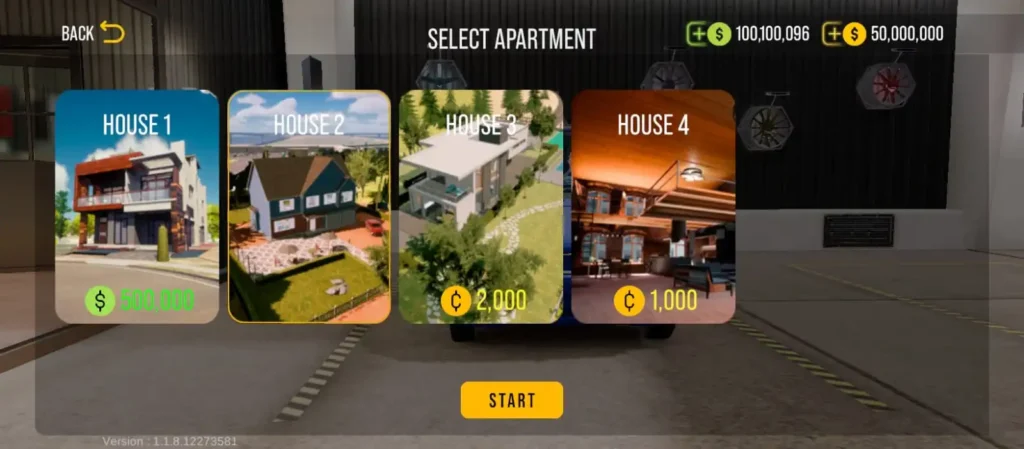Select the House 1 apartment card
The height and width of the screenshot is (449, 1024).
coord(137,207)
